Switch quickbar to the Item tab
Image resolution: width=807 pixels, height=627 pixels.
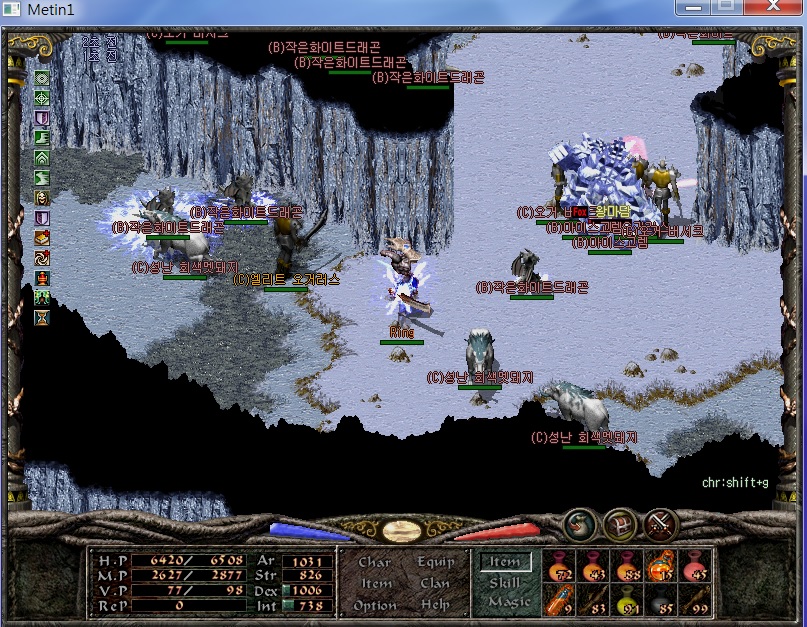click(505, 562)
